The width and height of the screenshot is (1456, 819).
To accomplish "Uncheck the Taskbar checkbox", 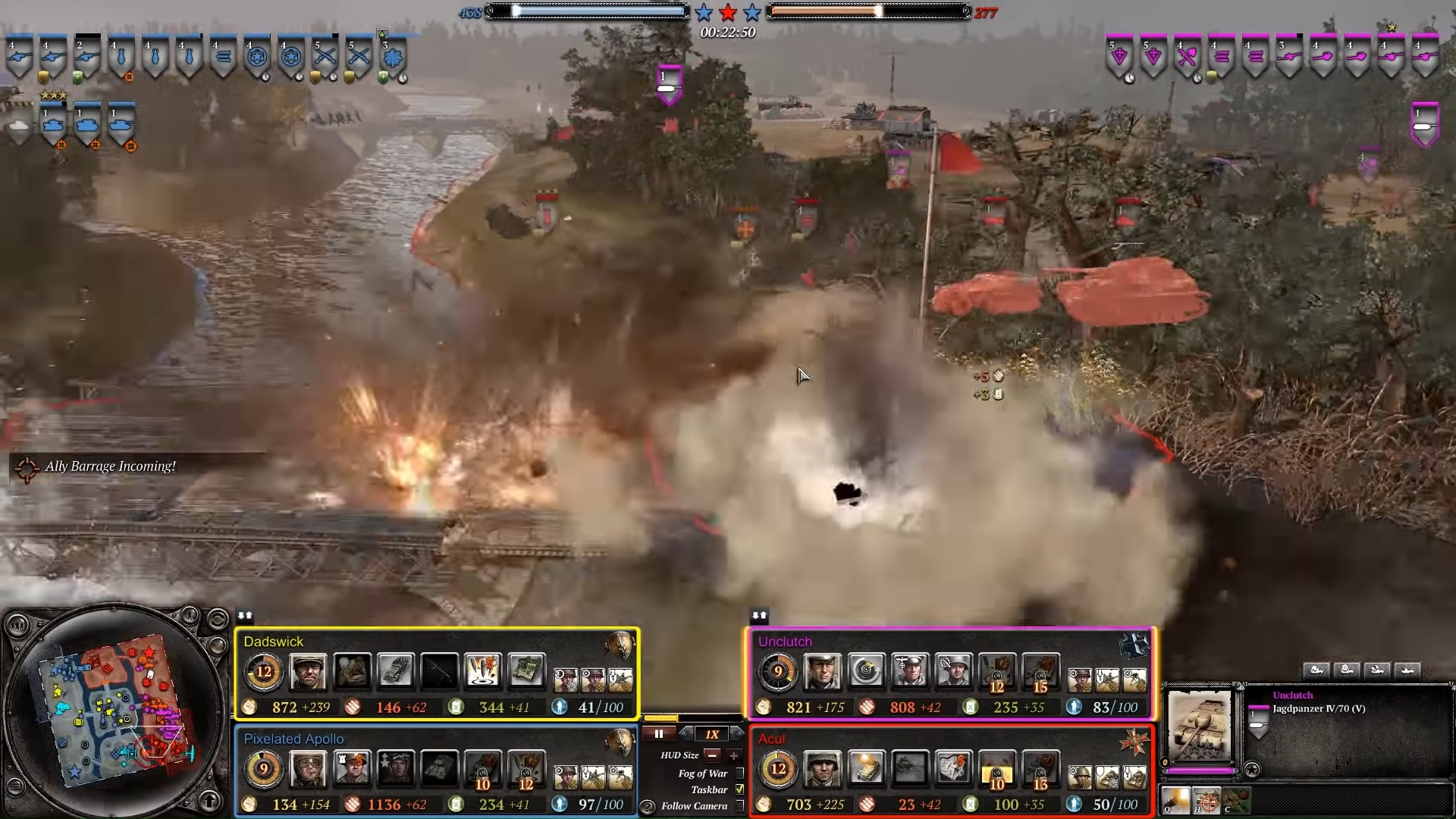I will 739,789.
